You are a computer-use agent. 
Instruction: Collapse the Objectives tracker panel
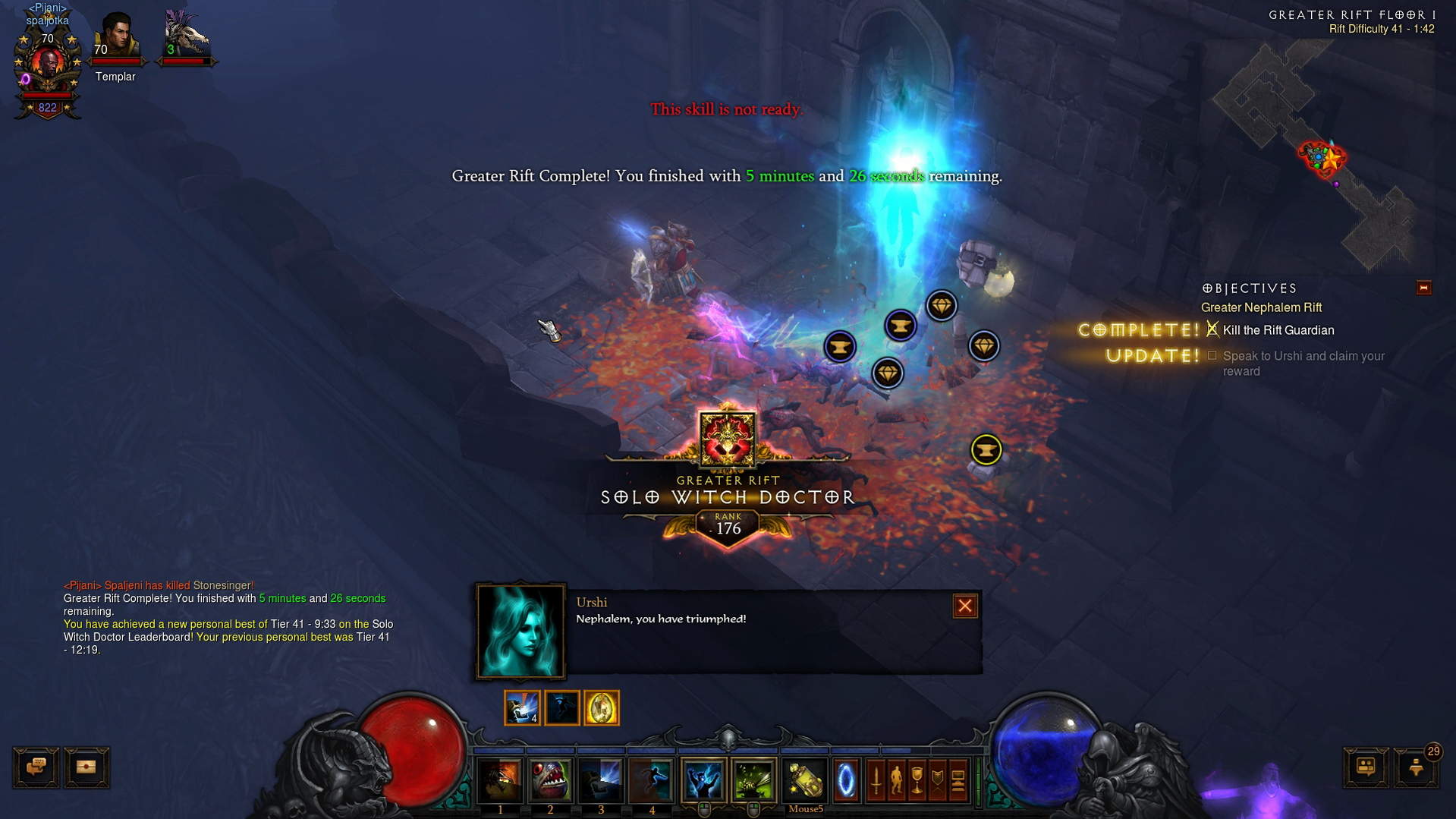(x=1423, y=288)
